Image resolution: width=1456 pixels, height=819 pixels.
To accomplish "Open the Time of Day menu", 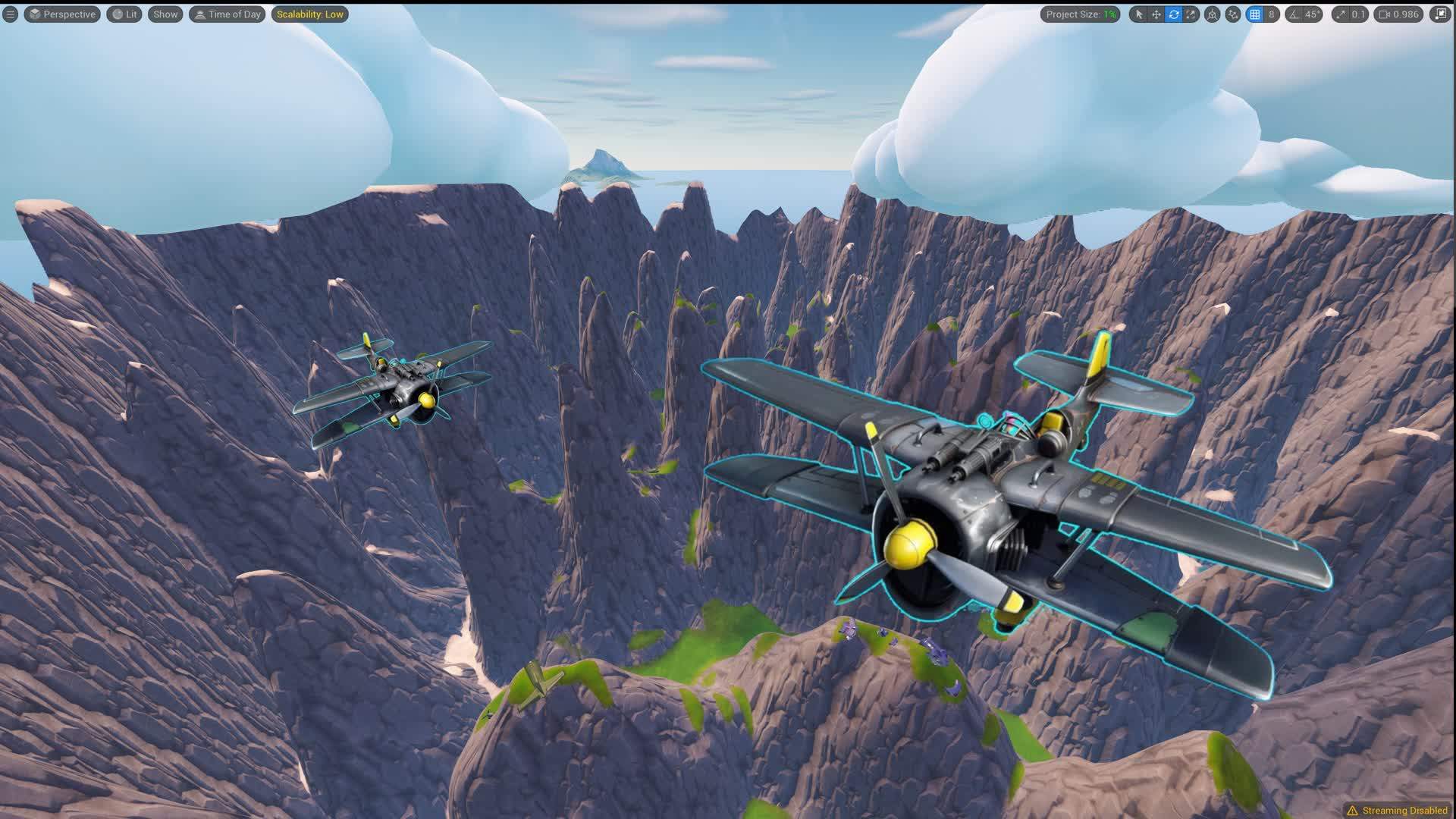I will point(227,14).
